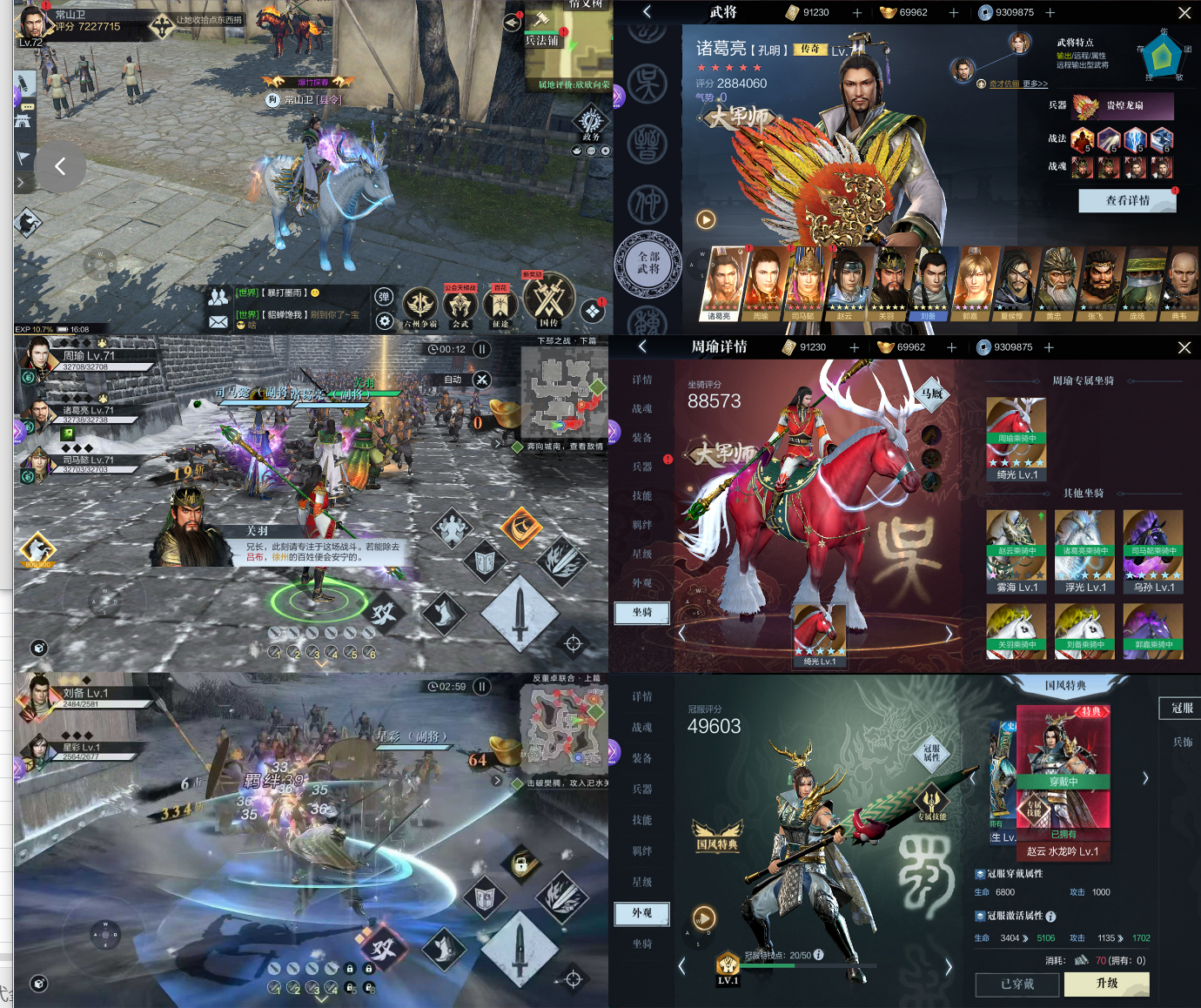
Task: Open the mail envelope icon
Action: click(x=218, y=322)
